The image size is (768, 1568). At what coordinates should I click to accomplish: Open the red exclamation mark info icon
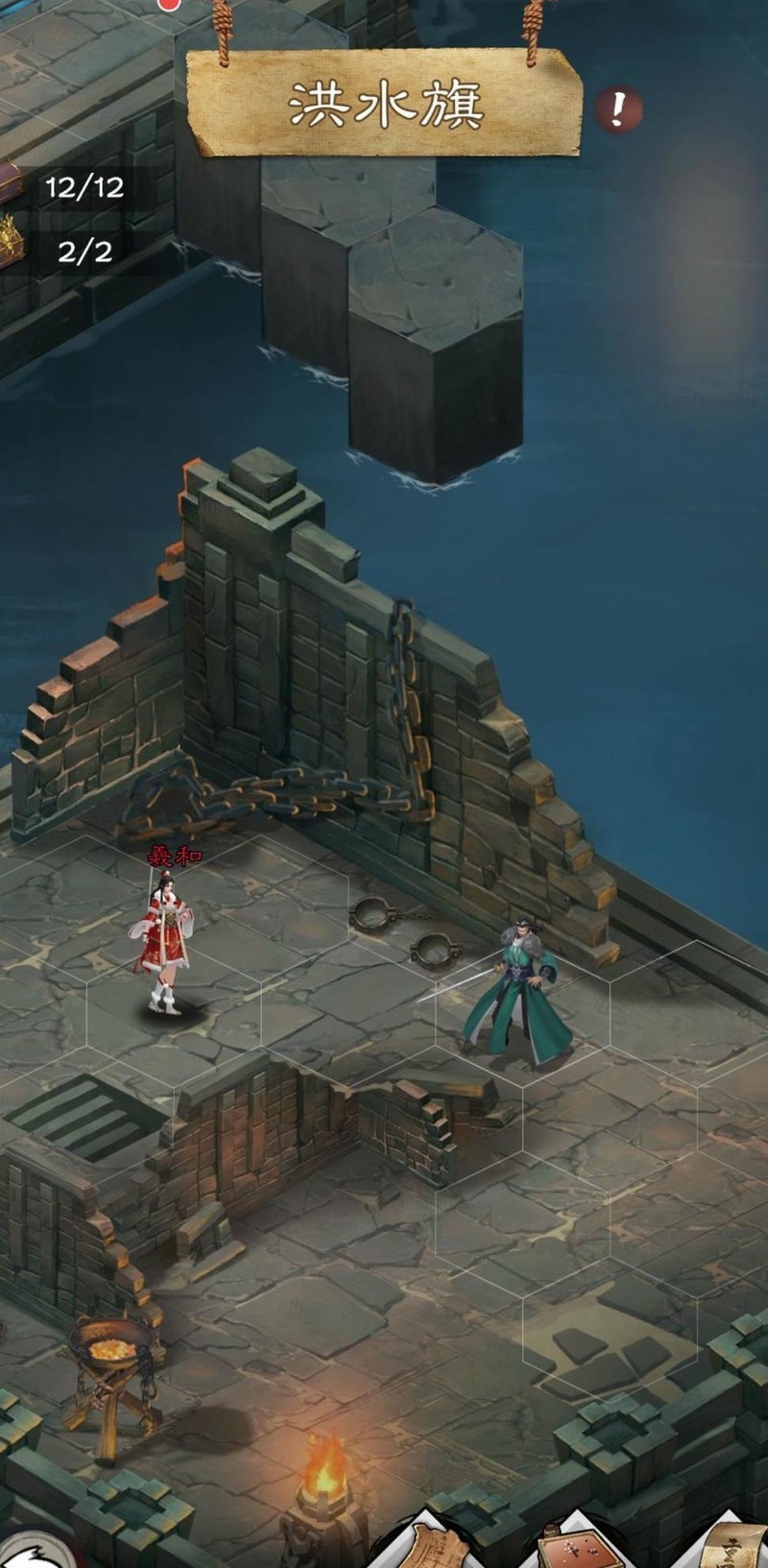point(617,111)
